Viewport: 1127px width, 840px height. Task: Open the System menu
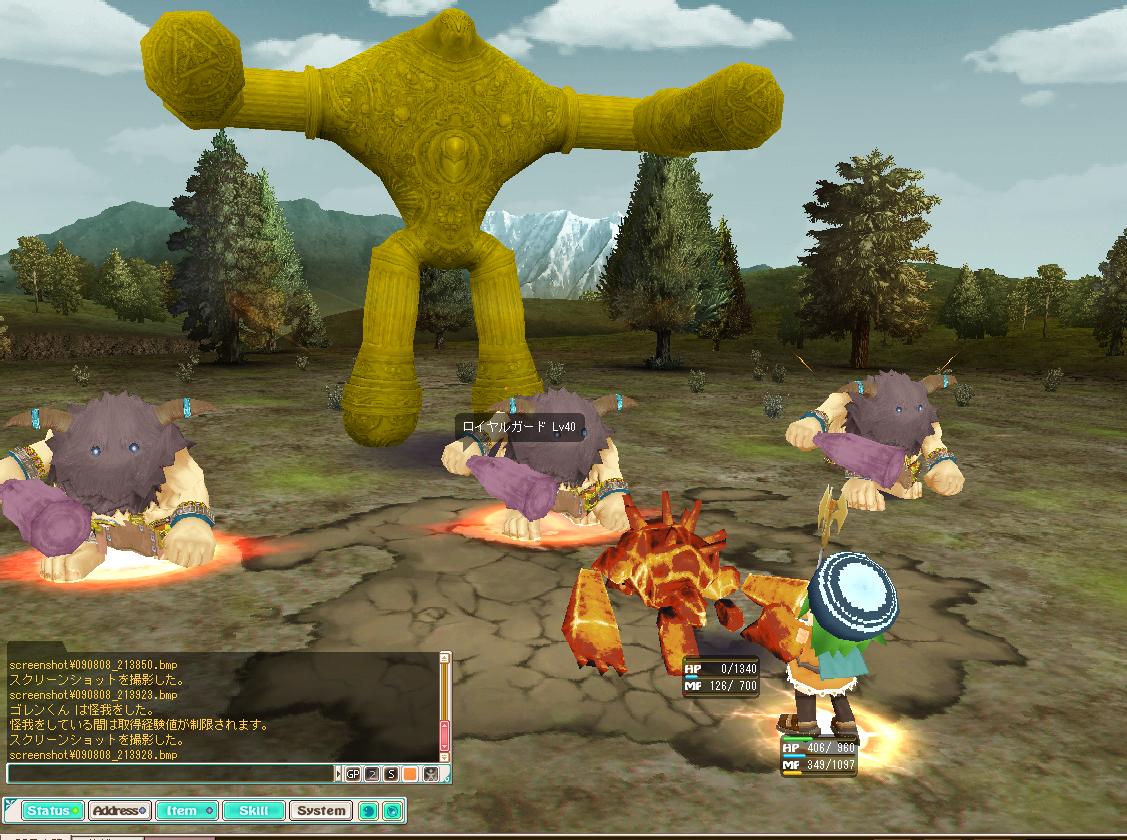click(x=321, y=810)
